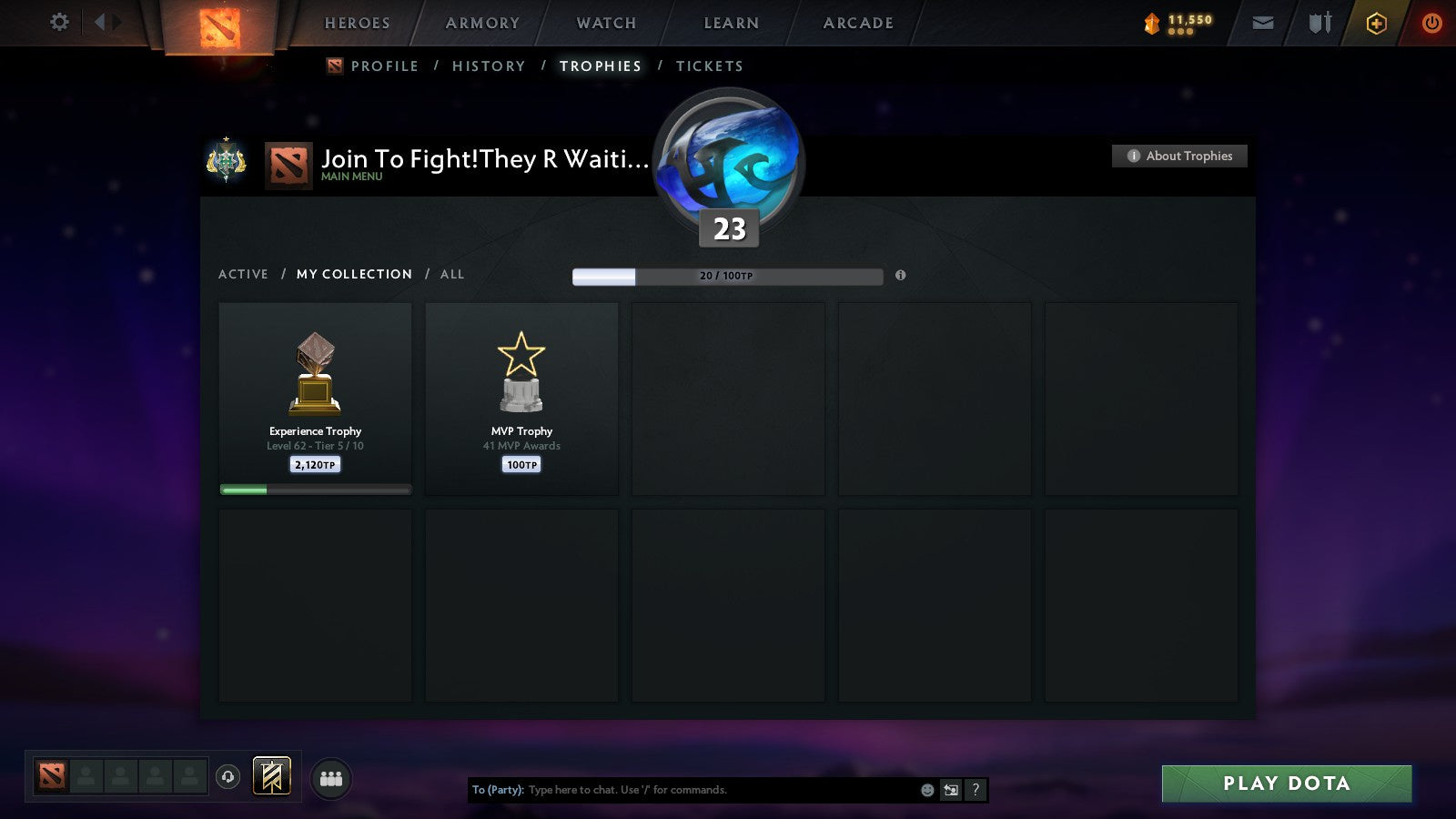Open the mail notifications icon
Screen dimensions: 1456x819
pyautogui.click(x=1263, y=23)
